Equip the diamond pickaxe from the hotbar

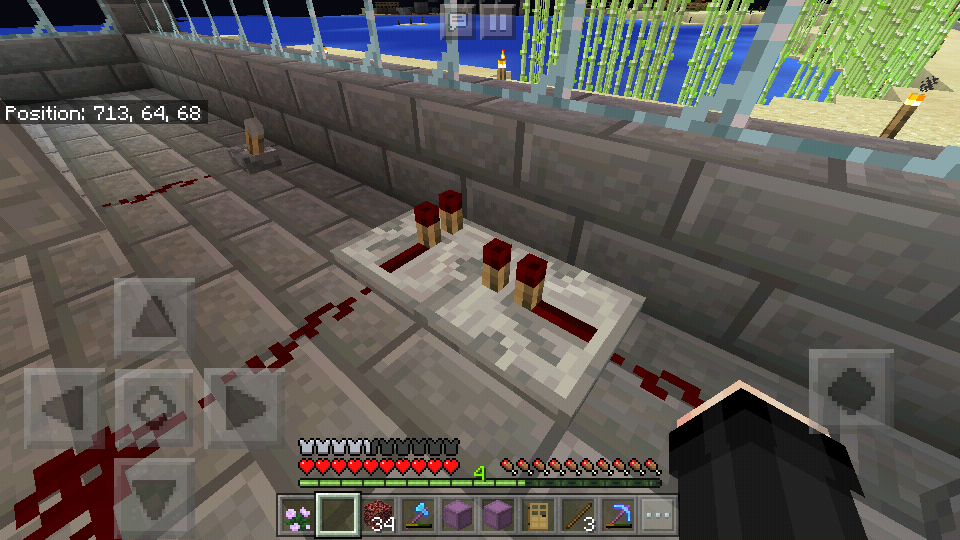coord(617,516)
